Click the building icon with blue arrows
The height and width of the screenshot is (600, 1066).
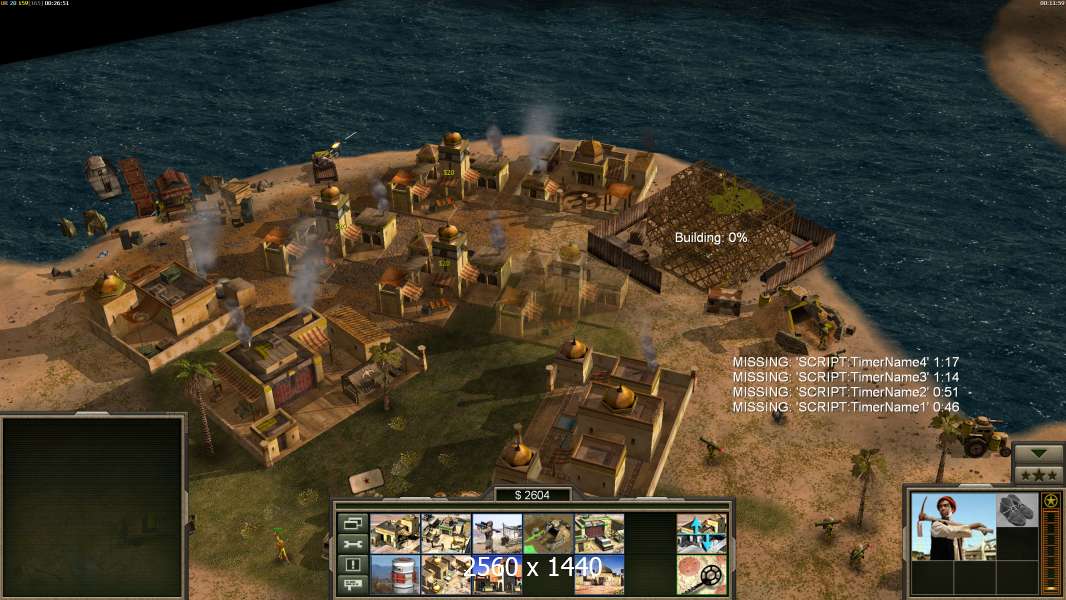coord(701,533)
